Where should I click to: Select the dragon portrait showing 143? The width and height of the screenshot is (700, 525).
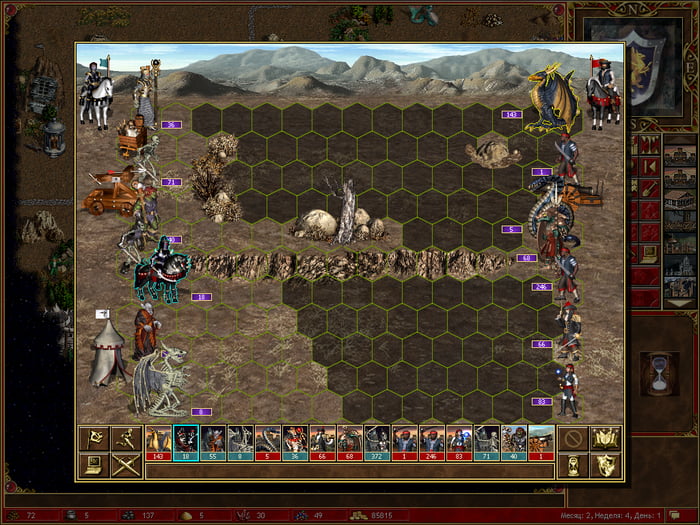point(159,442)
